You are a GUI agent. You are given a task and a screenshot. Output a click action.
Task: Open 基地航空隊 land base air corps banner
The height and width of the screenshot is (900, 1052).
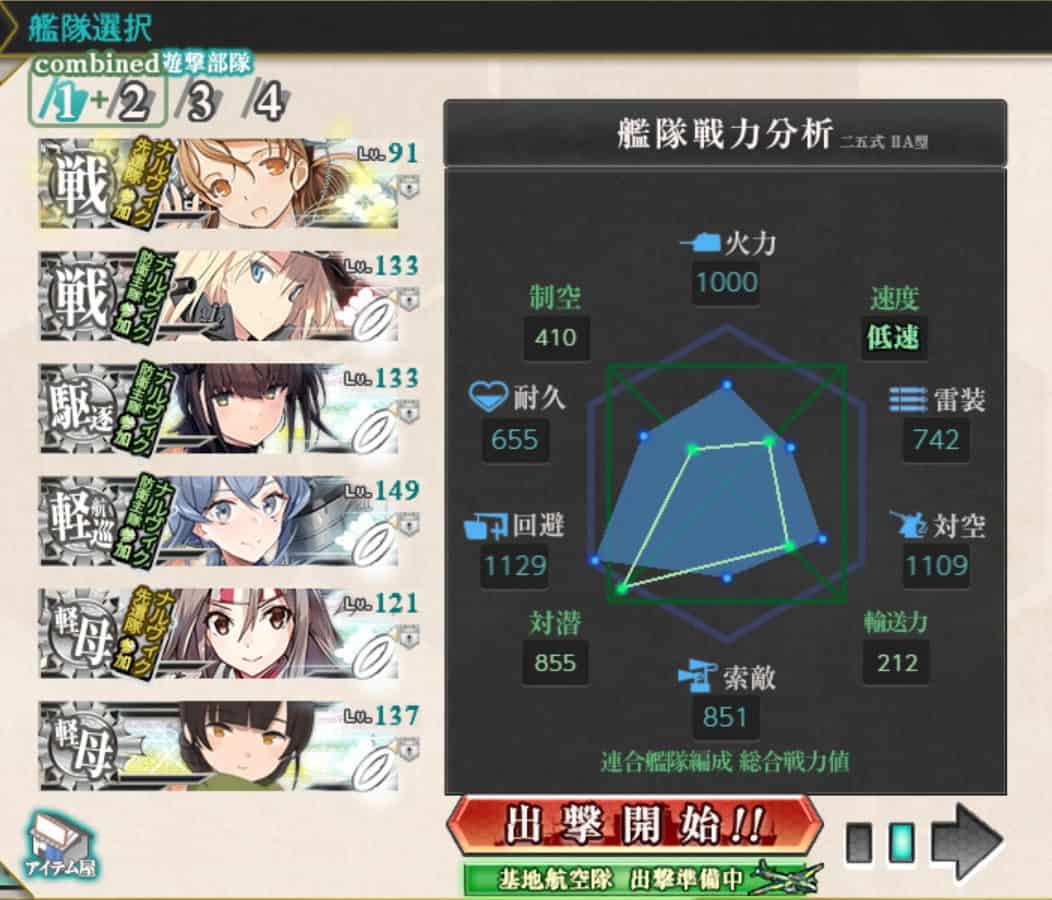[640, 879]
